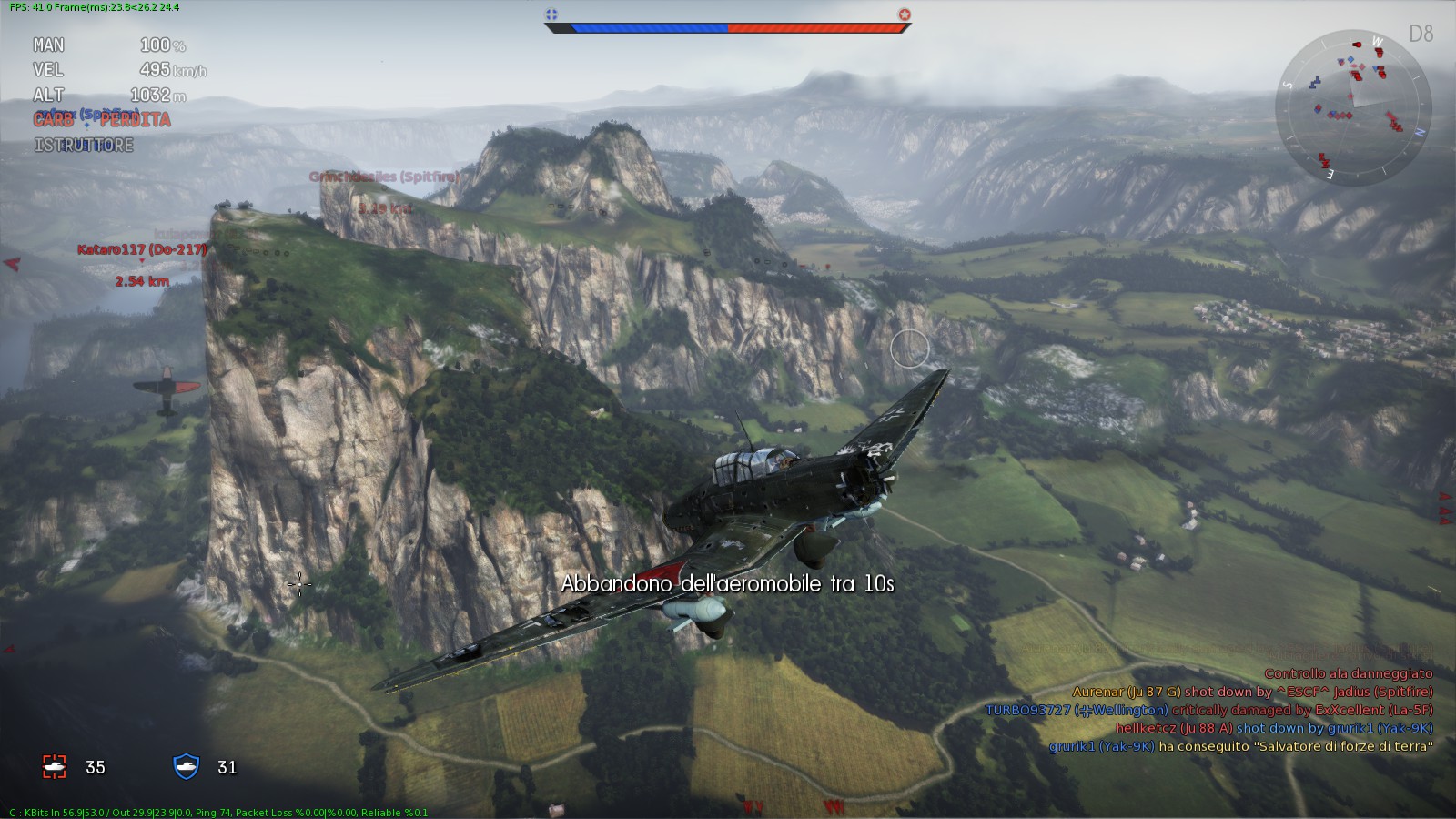
Task: Click the circular radar minimap
Action: point(1353,107)
